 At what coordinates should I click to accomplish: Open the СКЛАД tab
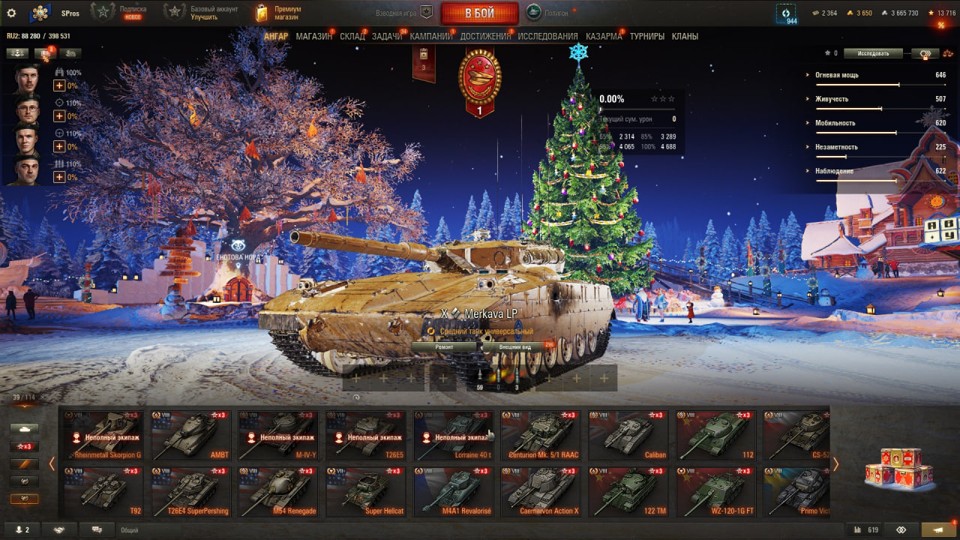[352, 36]
